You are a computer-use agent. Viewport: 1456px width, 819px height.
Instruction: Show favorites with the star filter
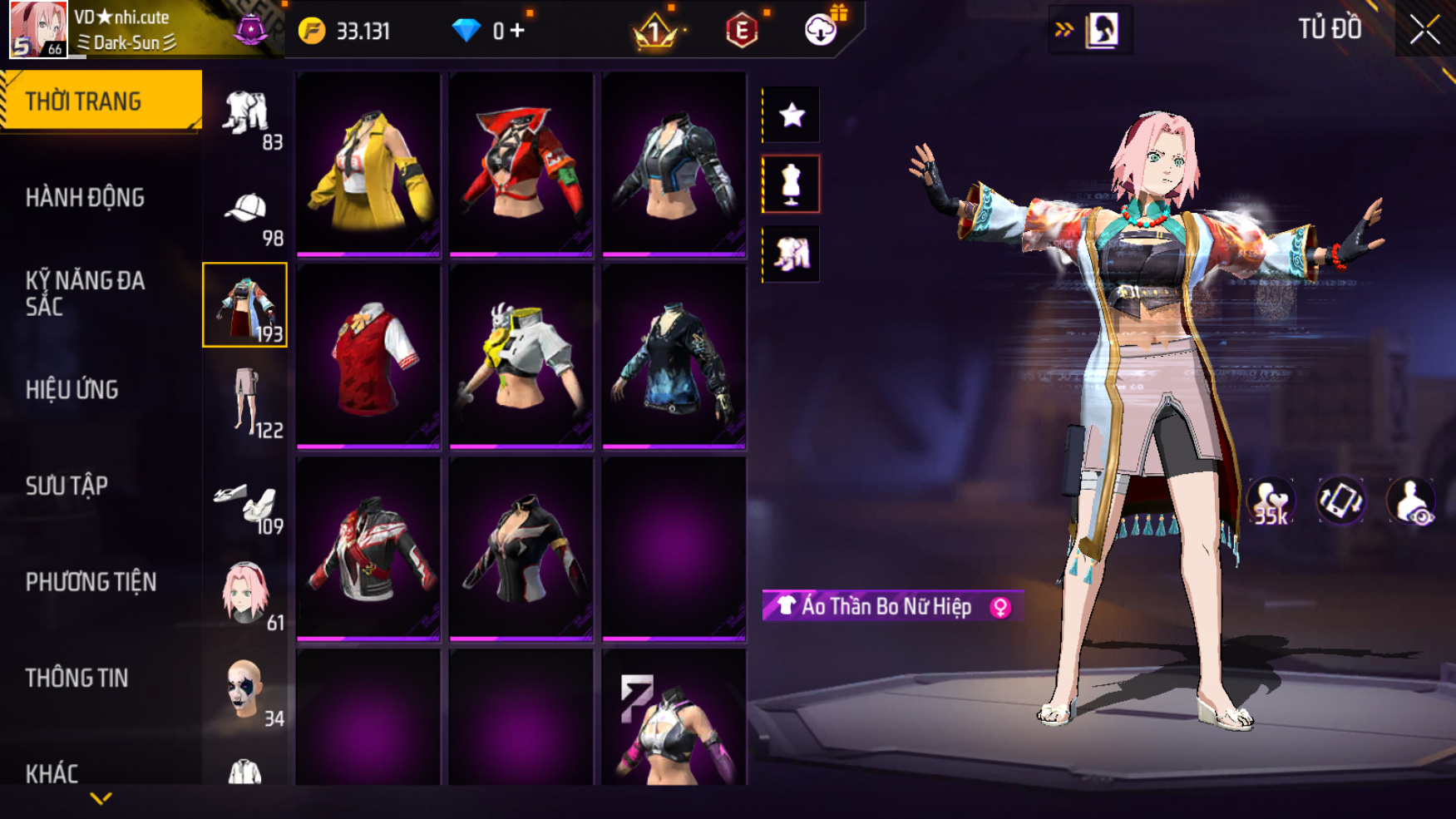click(792, 115)
